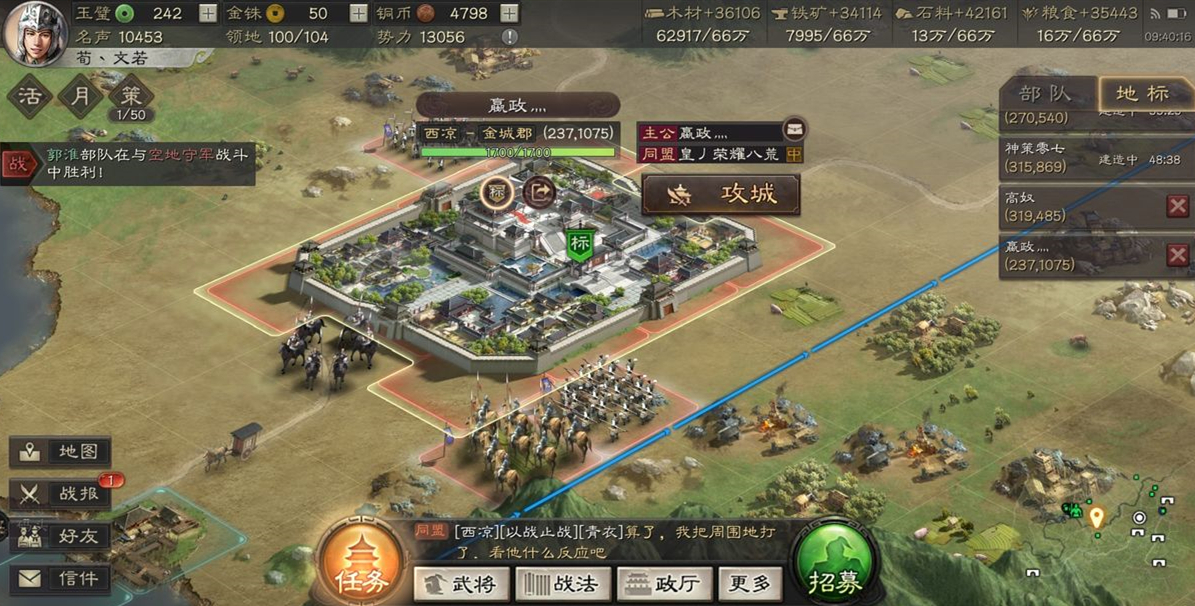Open the 好友 friends list
This screenshot has height=606, width=1195.
coord(62,536)
